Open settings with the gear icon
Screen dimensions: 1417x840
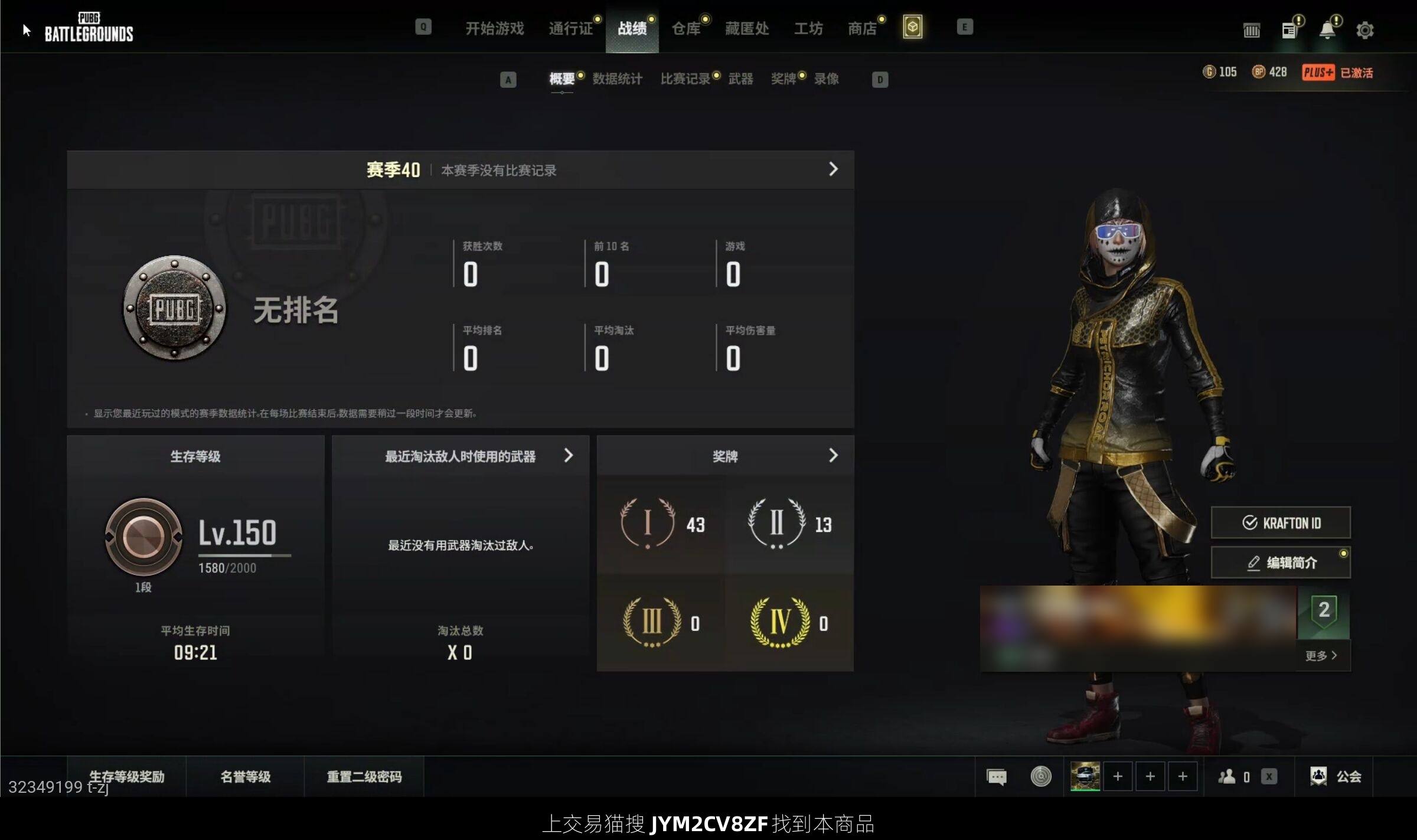pyautogui.click(x=1364, y=30)
